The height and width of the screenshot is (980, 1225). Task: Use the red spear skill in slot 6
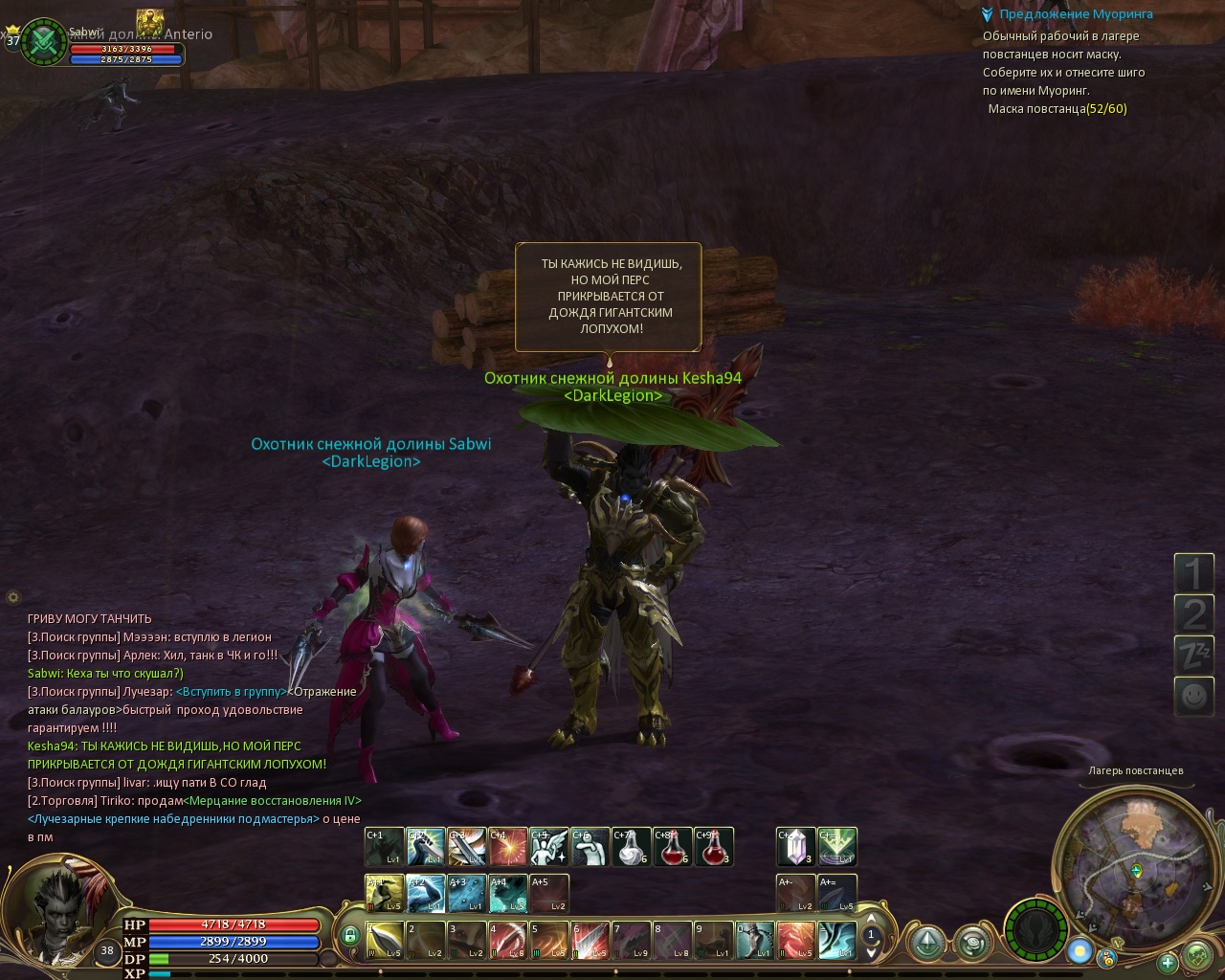point(590,940)
